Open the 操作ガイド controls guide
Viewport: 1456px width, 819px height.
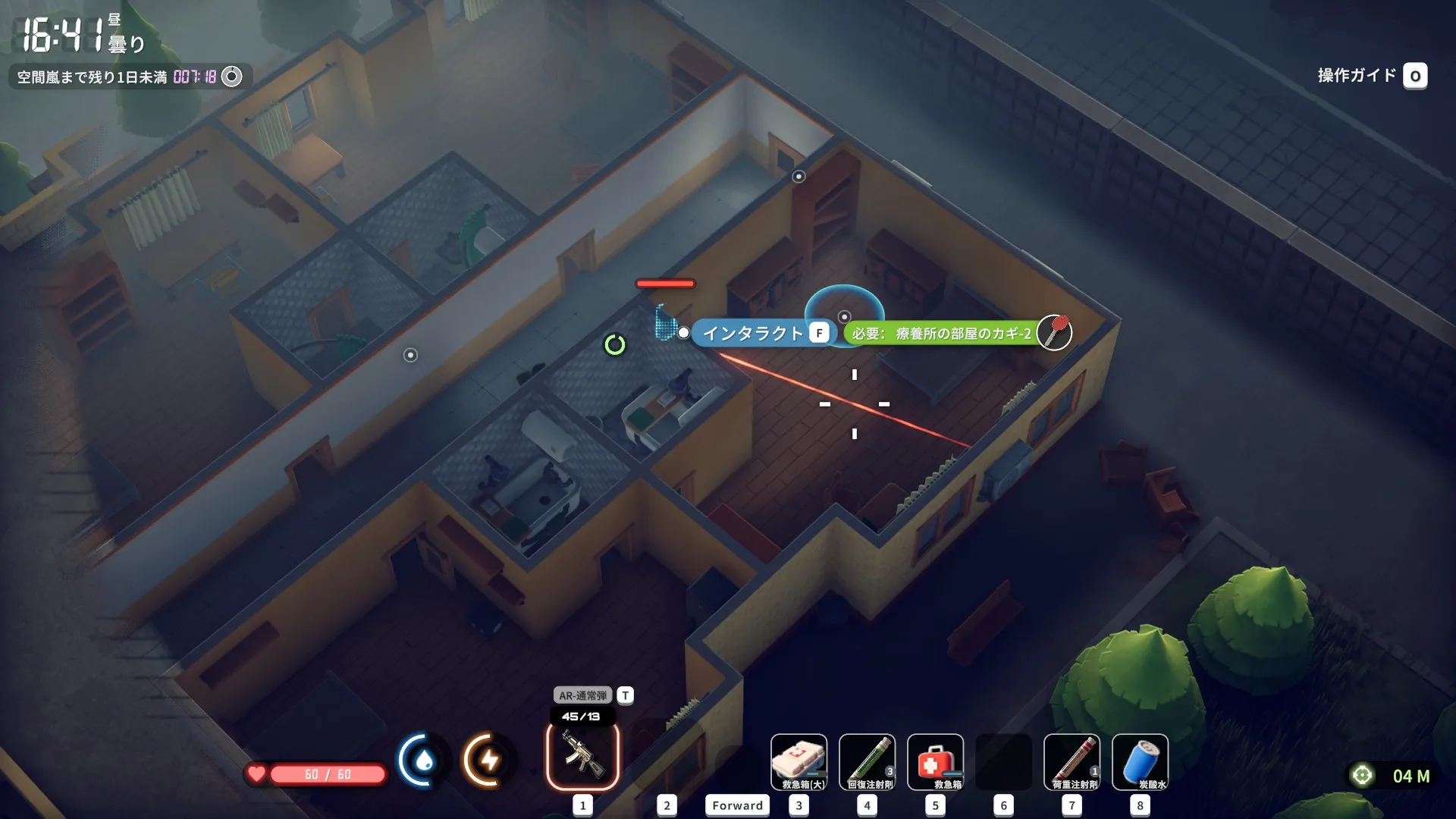1371,76
